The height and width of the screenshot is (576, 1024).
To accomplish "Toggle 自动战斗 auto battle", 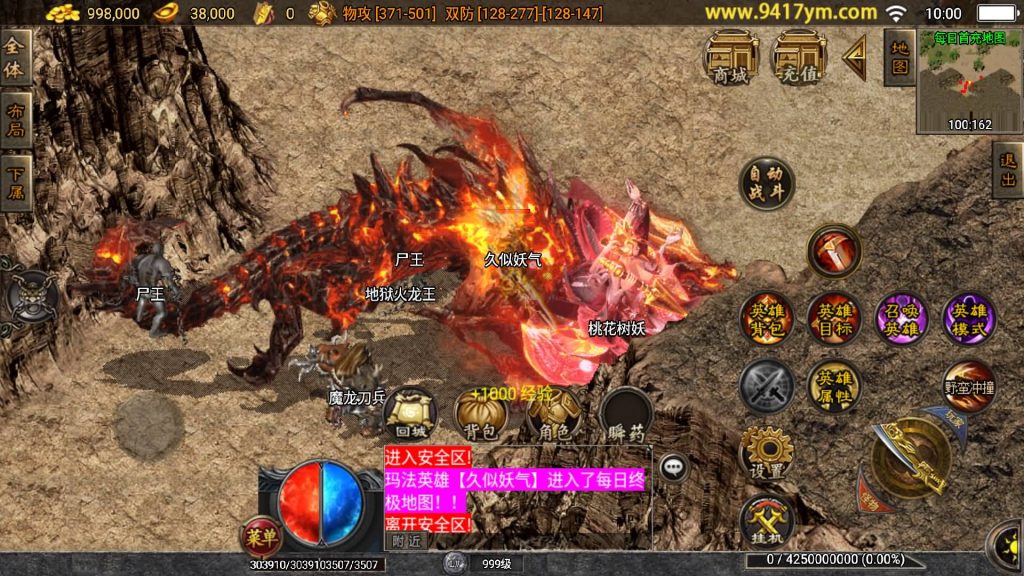I will (767, 184).
